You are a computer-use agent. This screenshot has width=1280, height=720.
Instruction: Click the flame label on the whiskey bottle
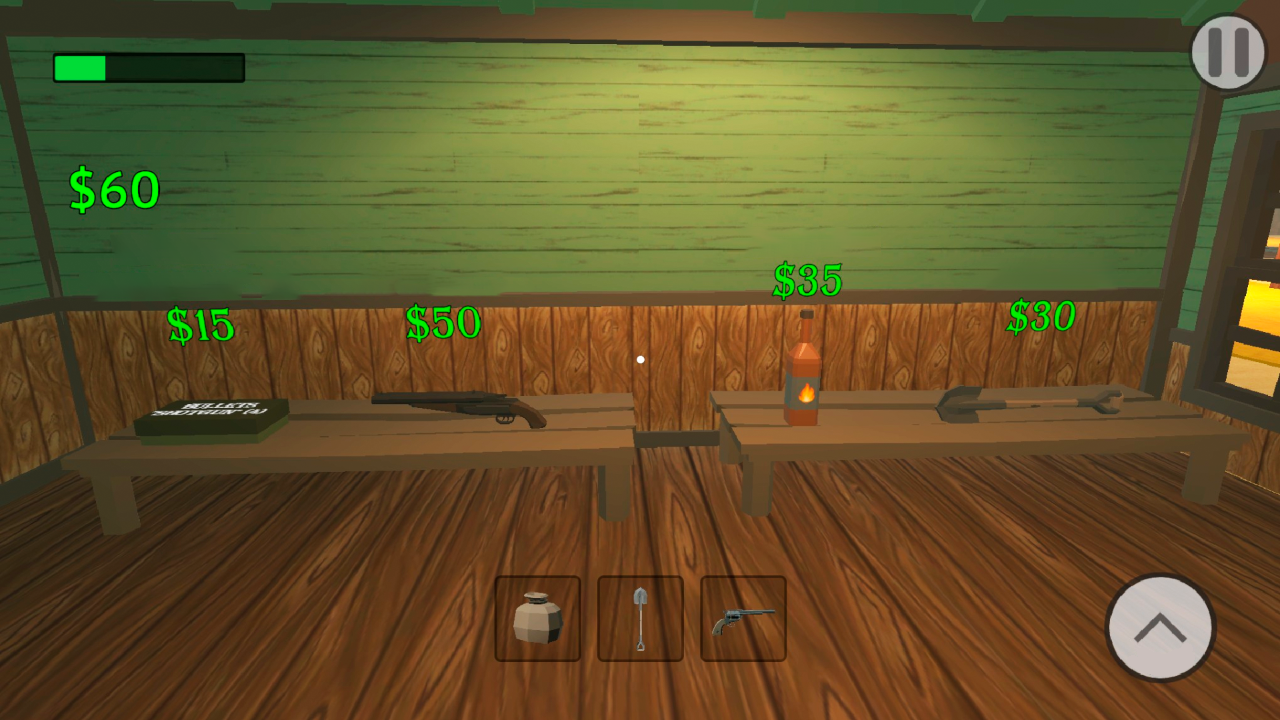click(805, 390)
